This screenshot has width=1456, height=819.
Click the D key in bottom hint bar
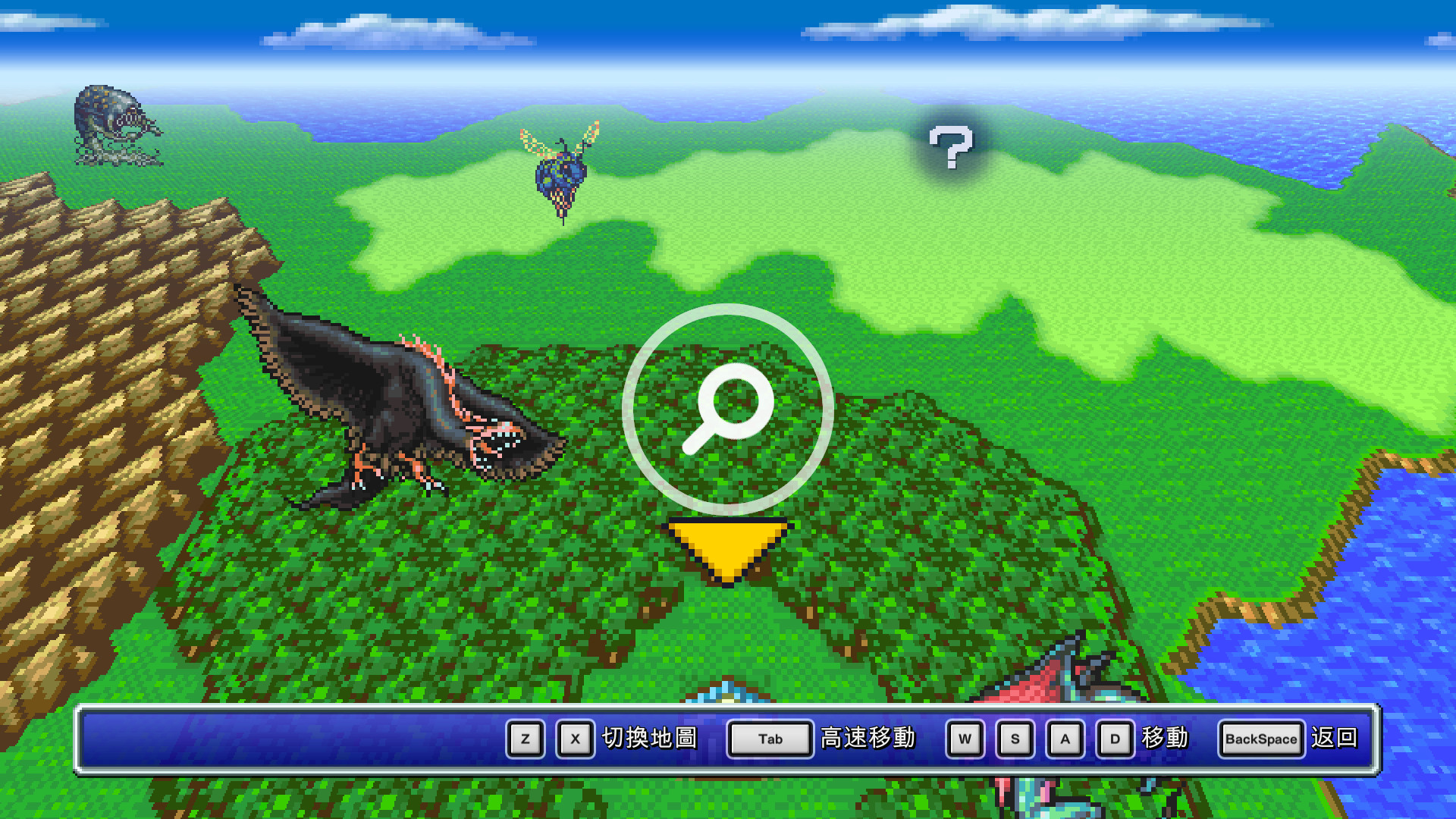click(x=1114, y=739)
